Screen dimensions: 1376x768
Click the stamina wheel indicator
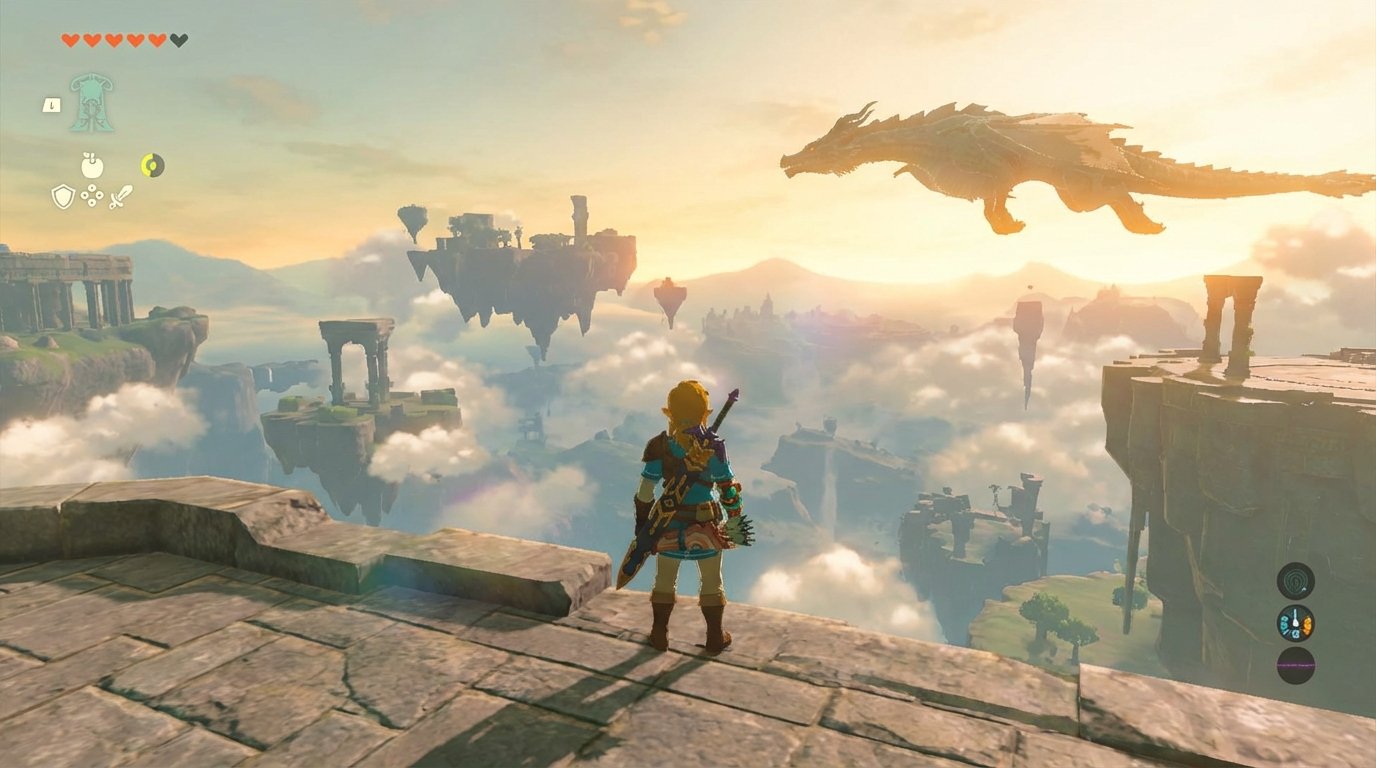tap(151, 165)
